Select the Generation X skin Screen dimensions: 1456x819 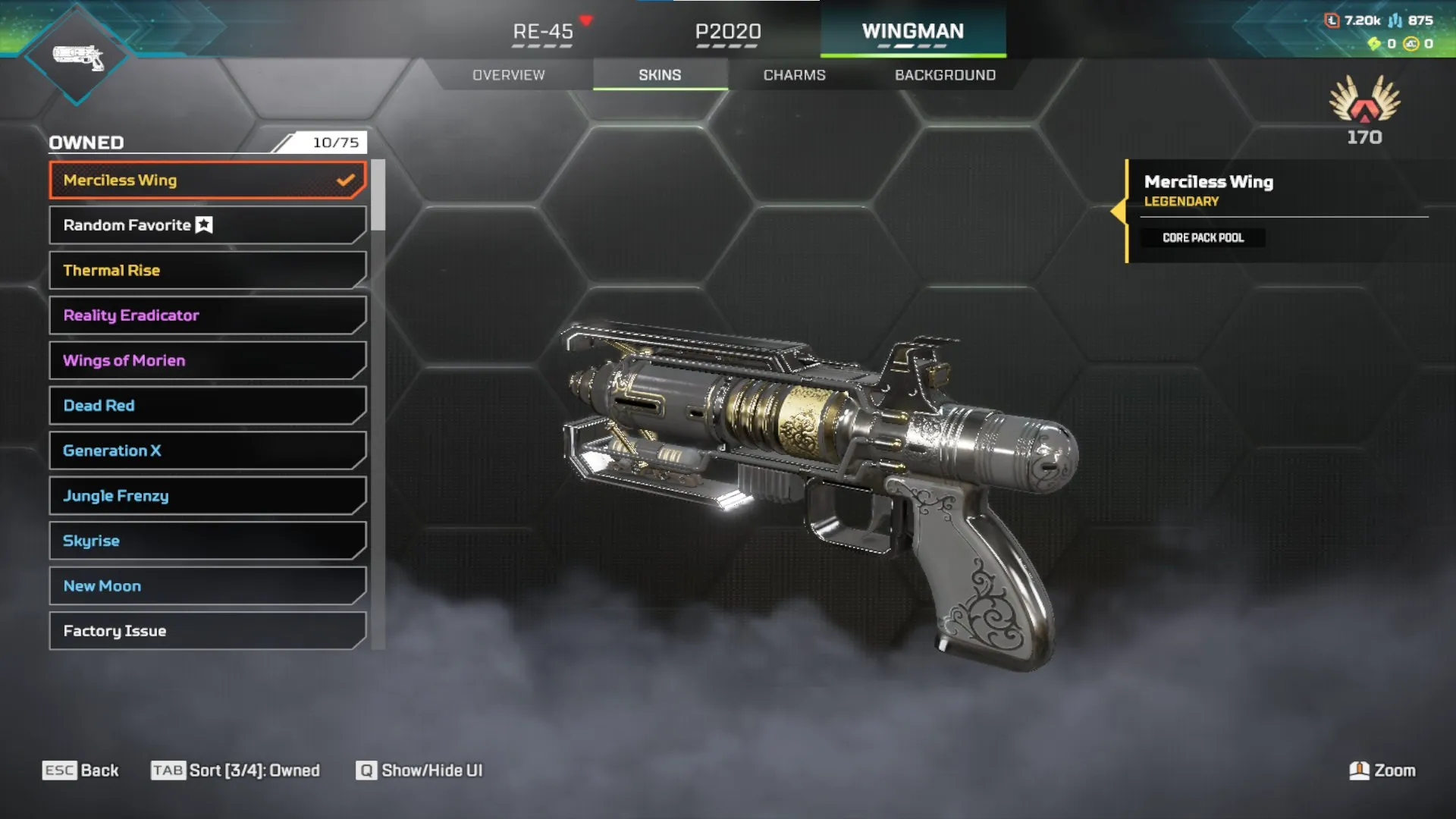(207, 451)
